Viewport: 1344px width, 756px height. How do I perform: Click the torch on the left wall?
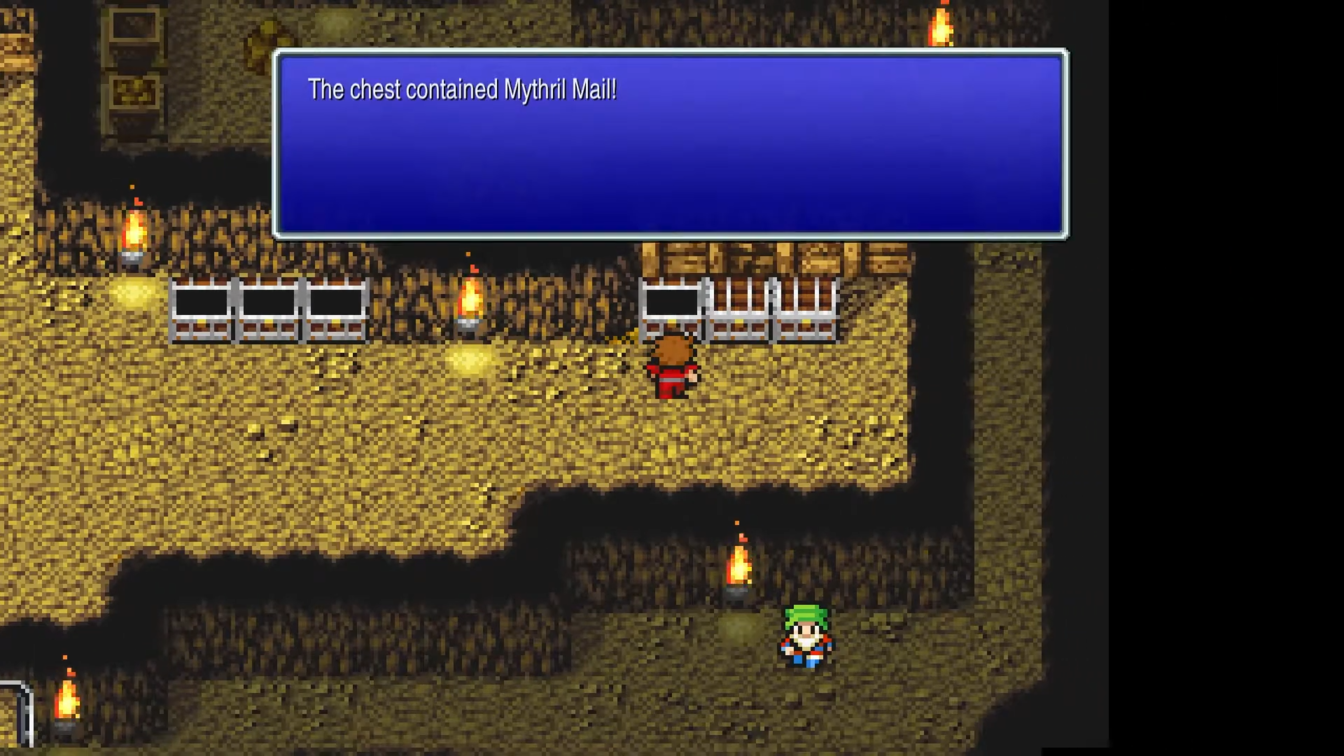(135, 230)
